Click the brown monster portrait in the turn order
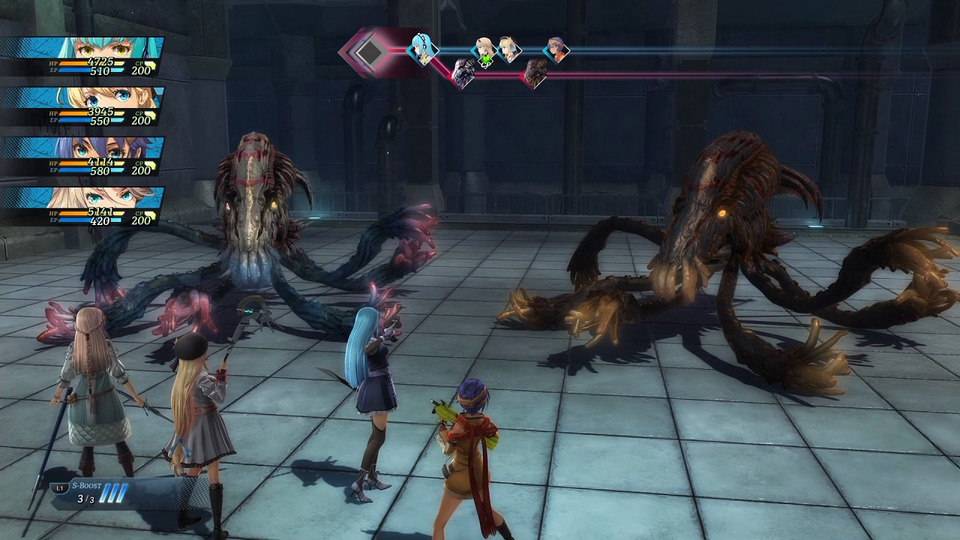The image size is (960, 540). [x=536, y=72]
